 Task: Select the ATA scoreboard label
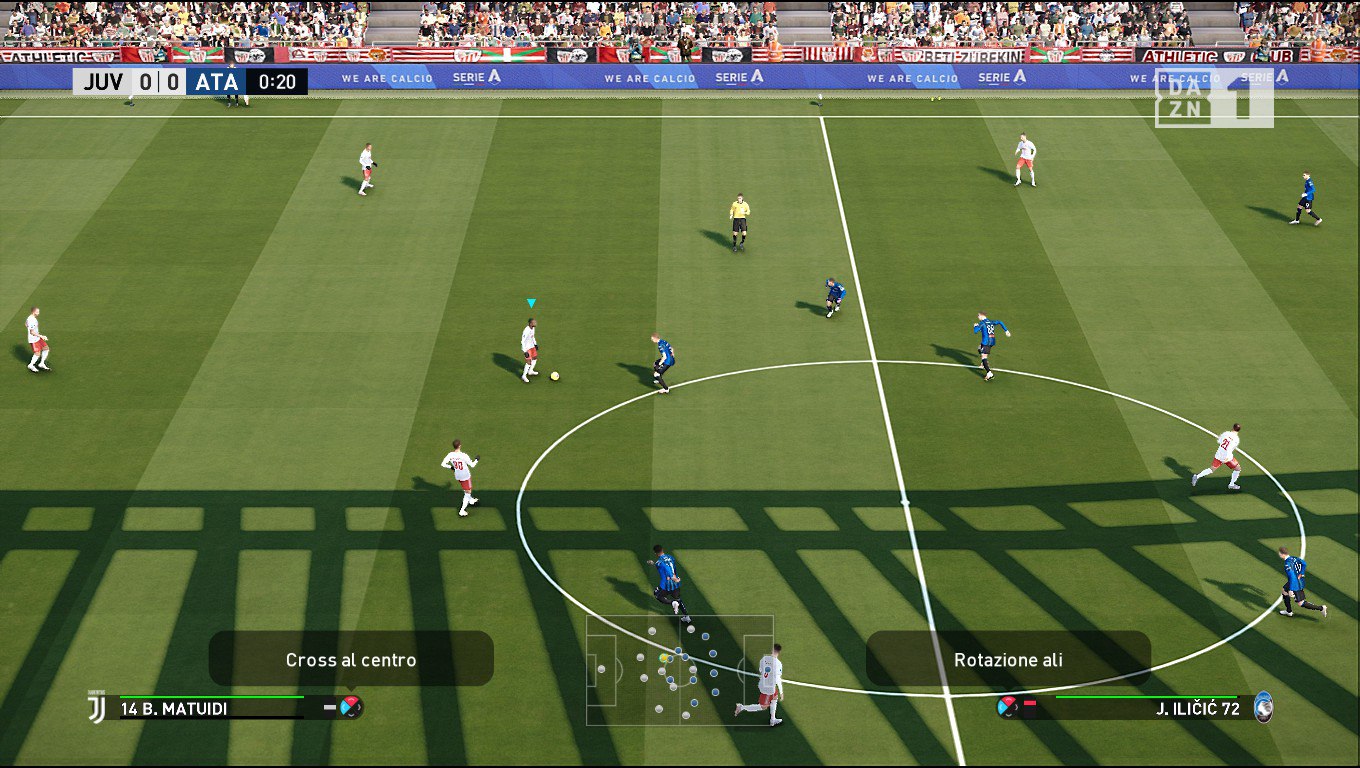coord(216,82)
